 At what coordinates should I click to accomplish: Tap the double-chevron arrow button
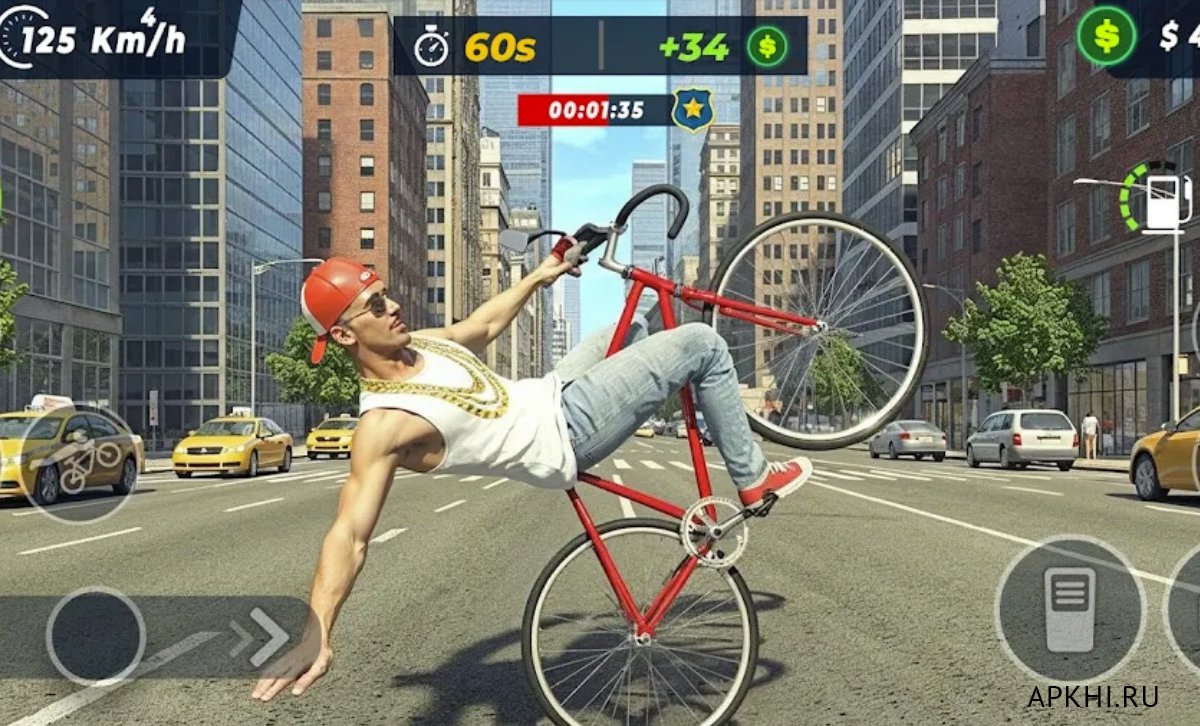point(259,638)
